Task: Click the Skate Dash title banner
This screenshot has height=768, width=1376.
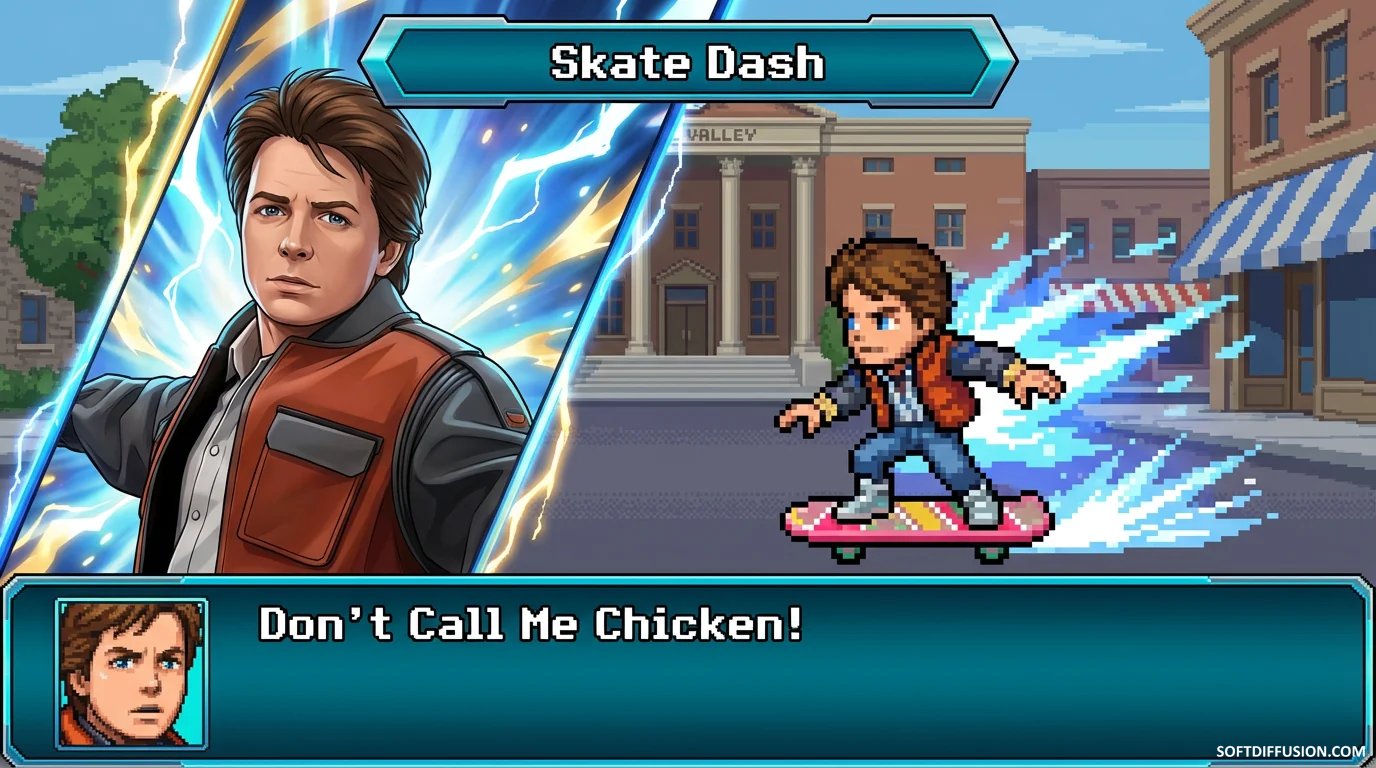Action: pos(688,63)
